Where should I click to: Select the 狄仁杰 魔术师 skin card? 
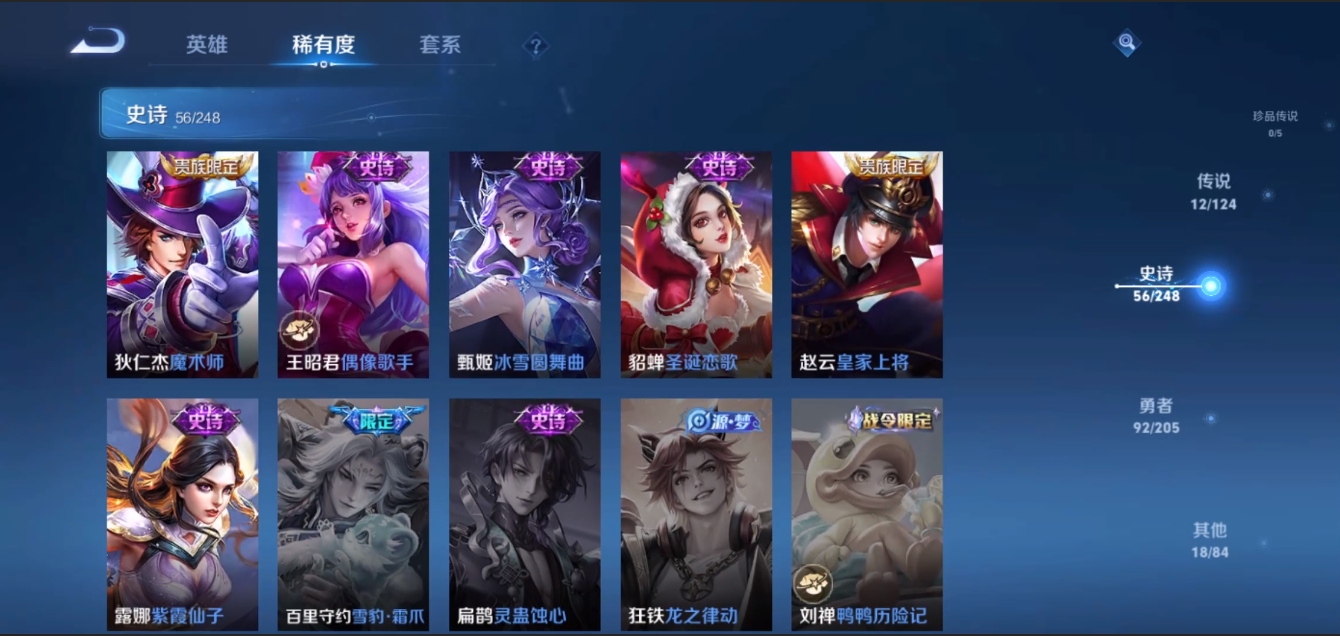182,264
